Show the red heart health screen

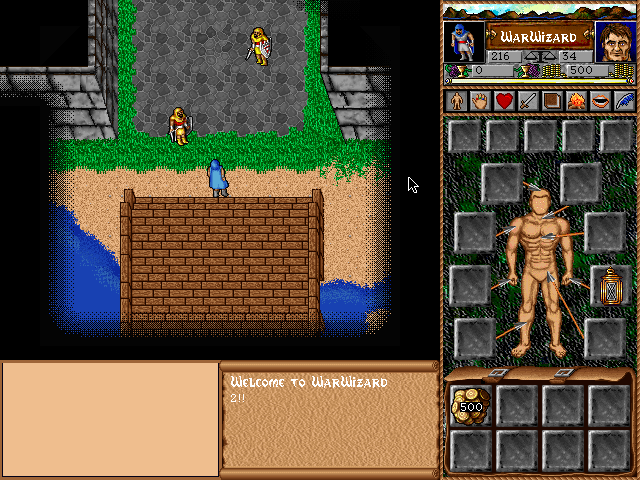click(x=504, y=100)
